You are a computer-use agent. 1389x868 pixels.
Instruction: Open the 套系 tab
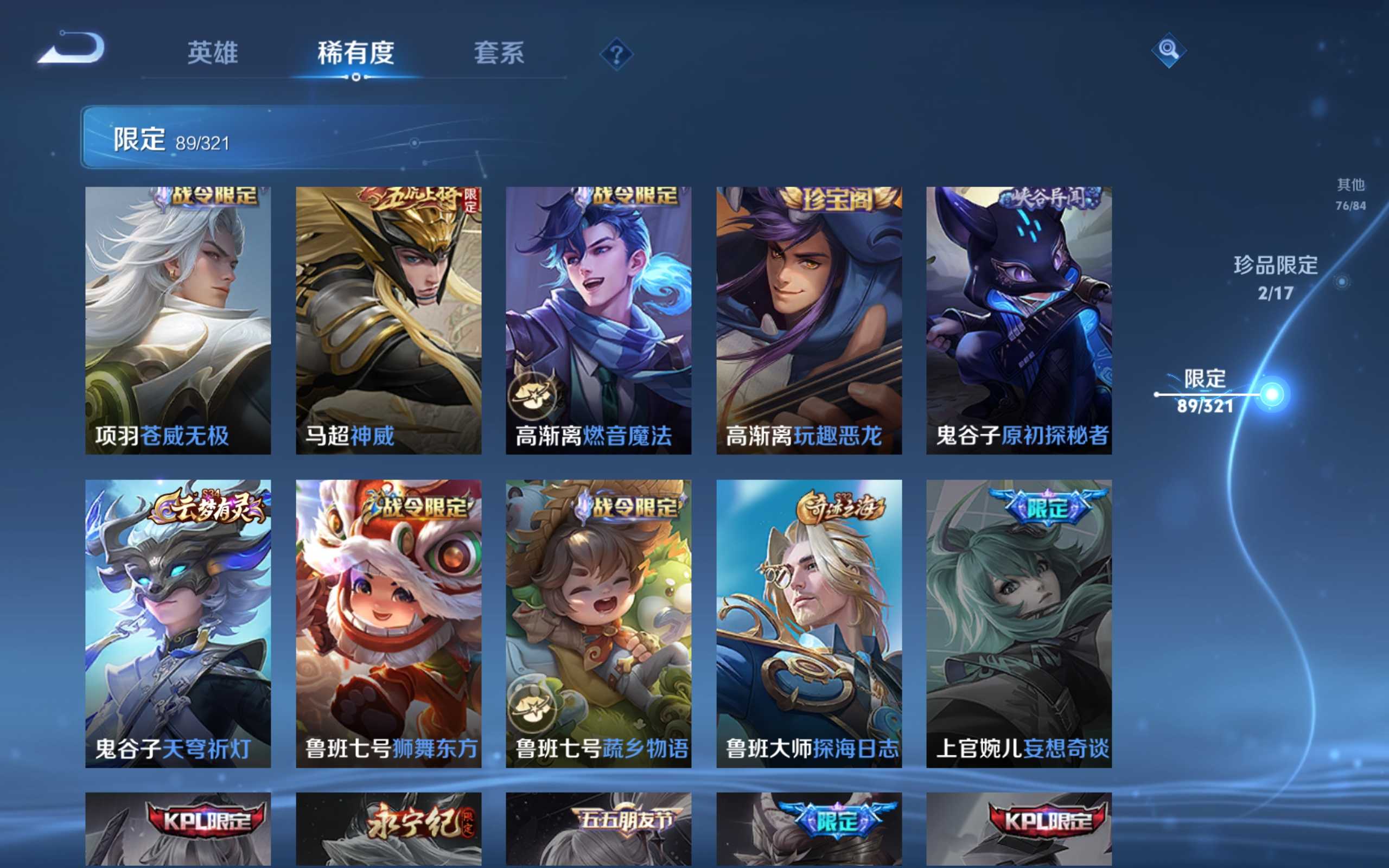click(x=499, y=53)
